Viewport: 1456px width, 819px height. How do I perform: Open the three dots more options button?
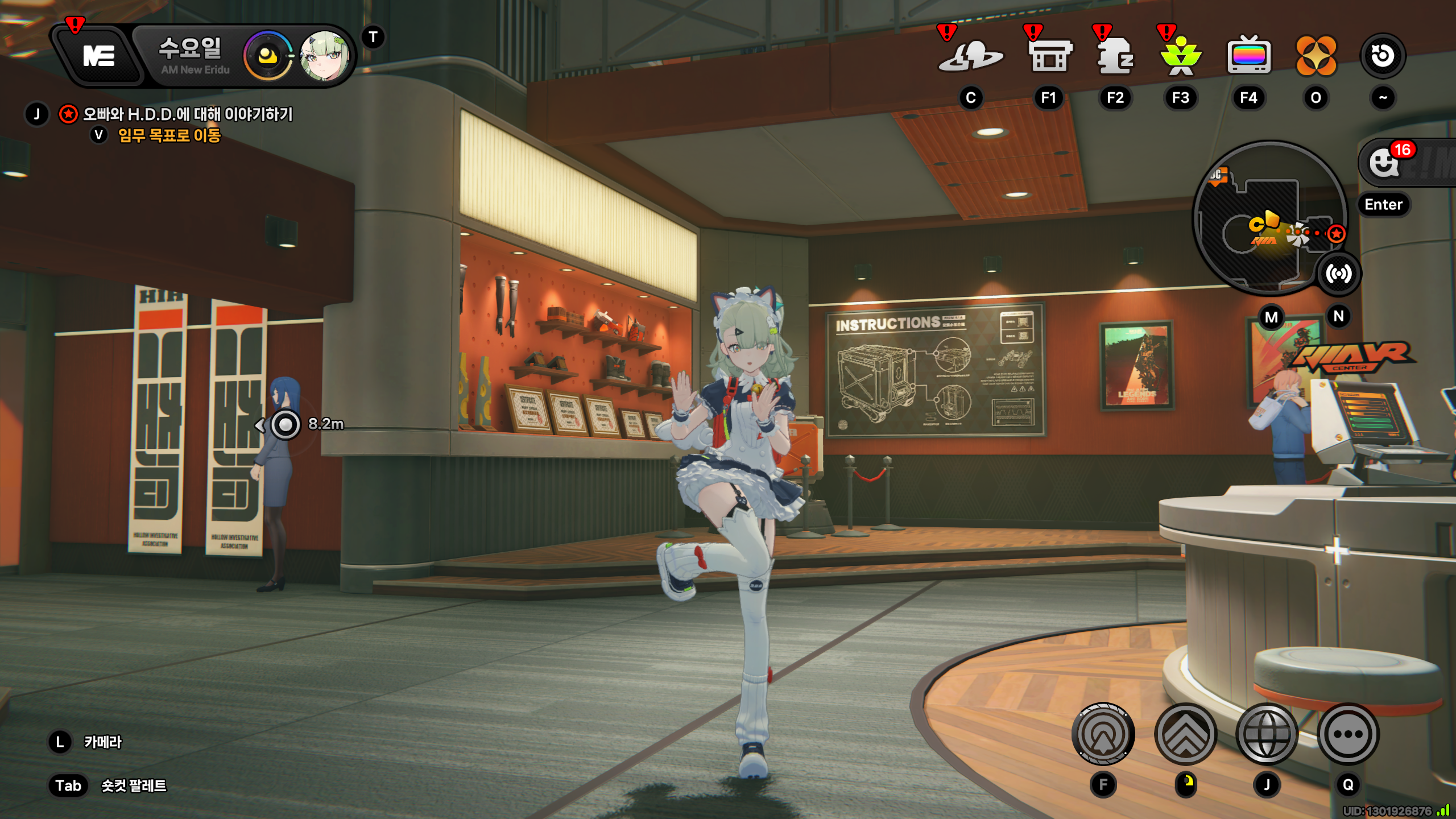(1348, 734)
